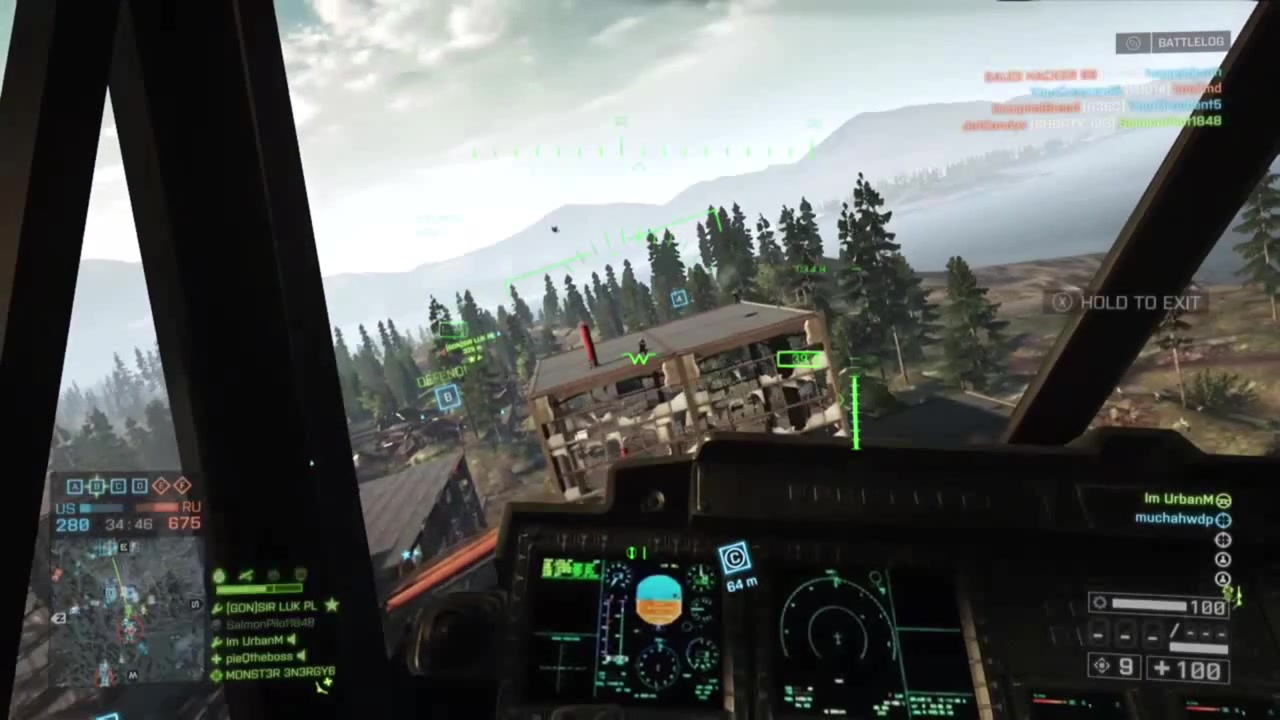
Task: Toggle the lowest passenger seat indicator
Action: pos(1223,578)
